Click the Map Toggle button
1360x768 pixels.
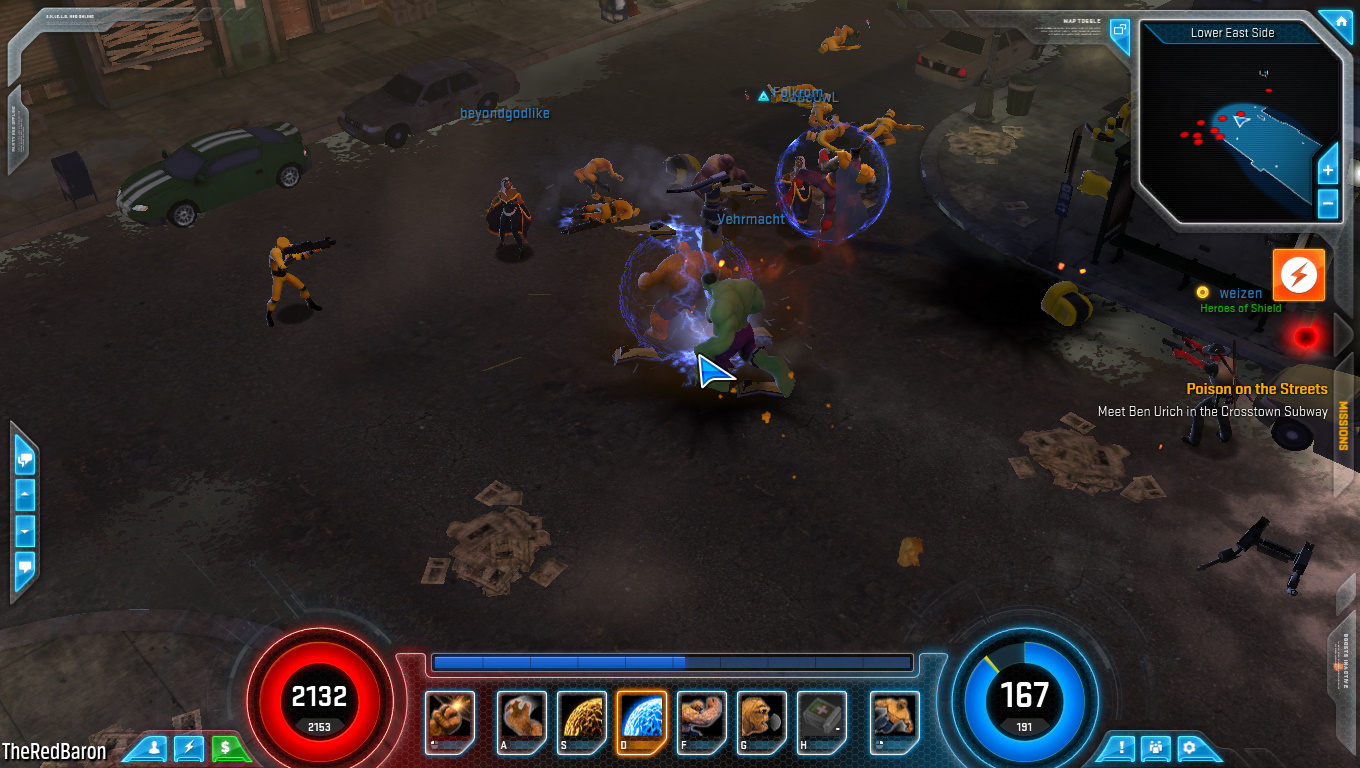[x=1120, y=30]
